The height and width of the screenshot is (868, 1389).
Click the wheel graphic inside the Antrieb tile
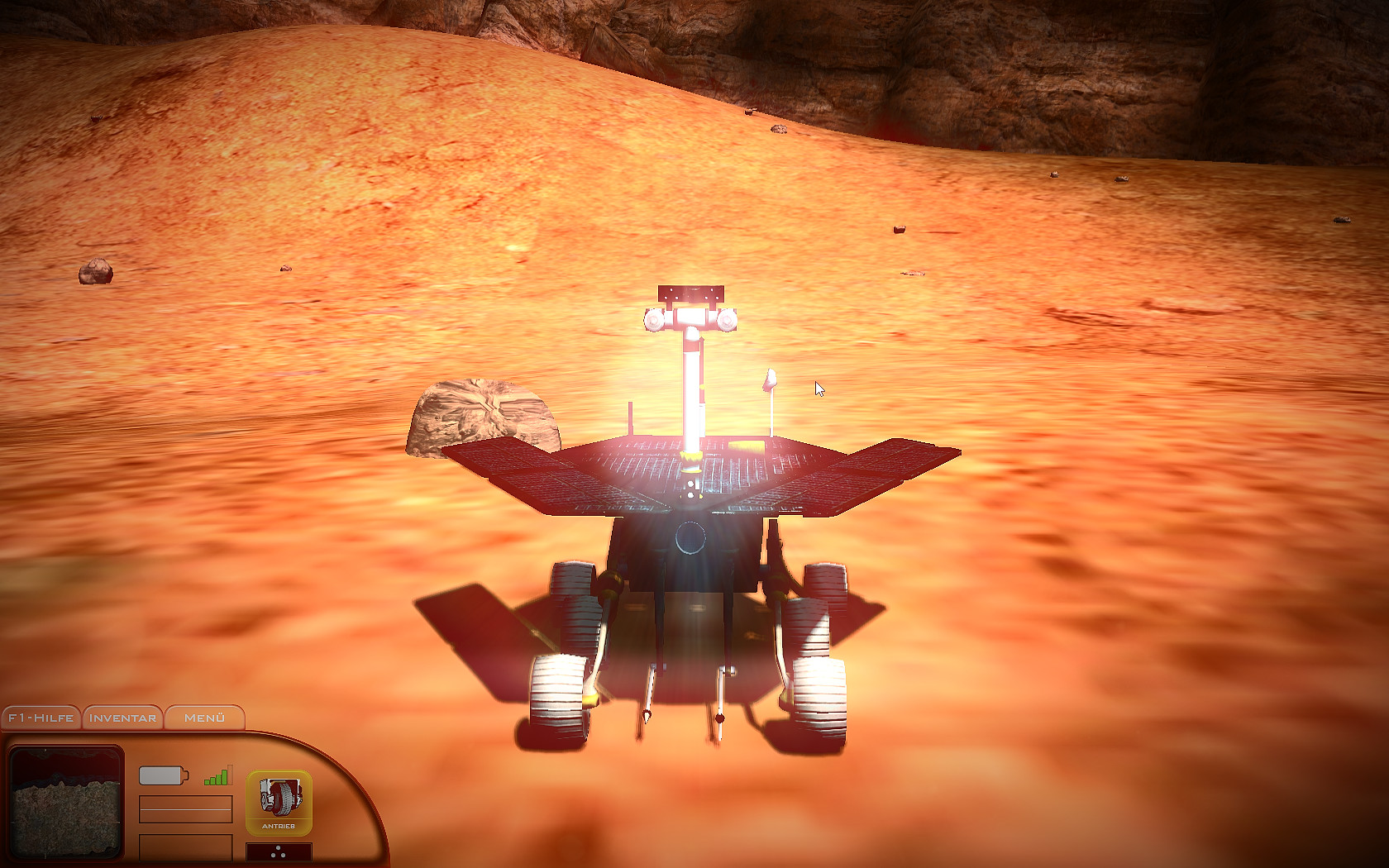[280, 795]
